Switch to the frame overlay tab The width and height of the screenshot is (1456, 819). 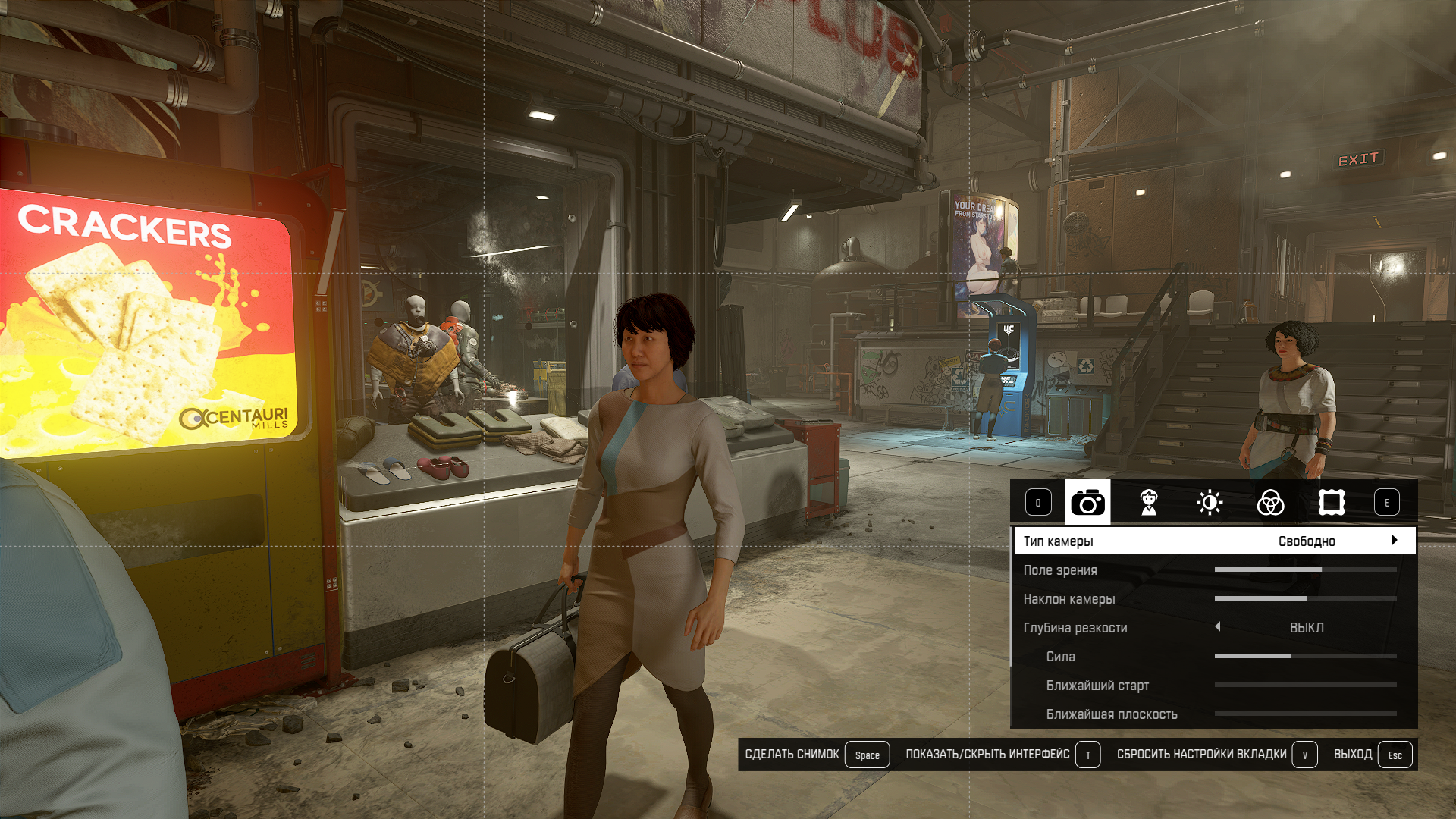pos(1332,502)
